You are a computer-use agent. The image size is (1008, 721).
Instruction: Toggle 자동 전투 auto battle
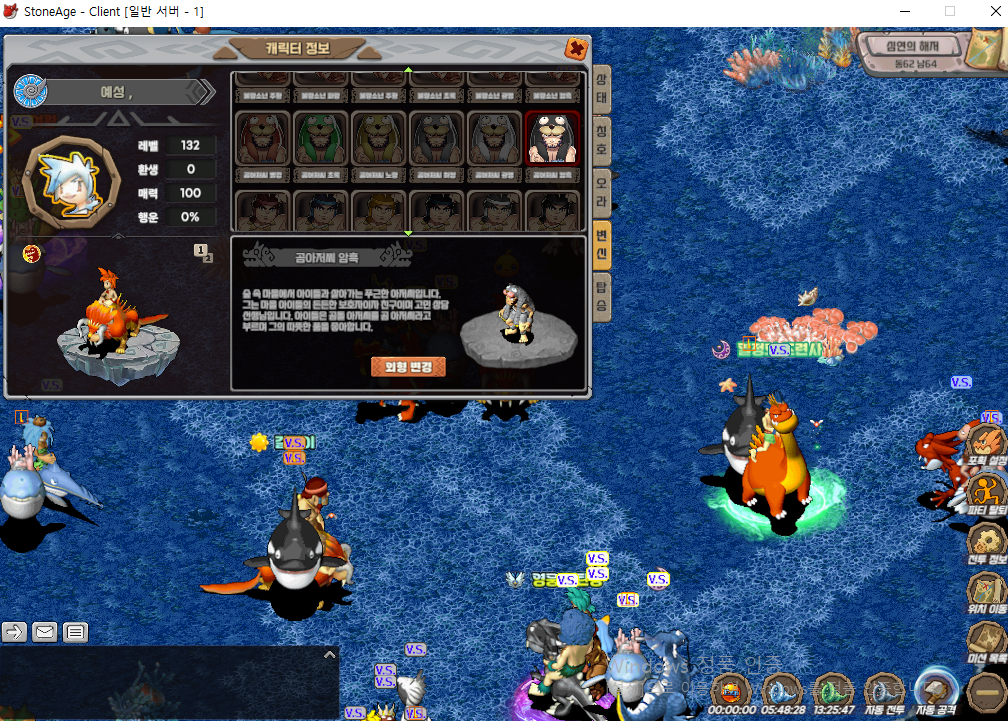884,692
